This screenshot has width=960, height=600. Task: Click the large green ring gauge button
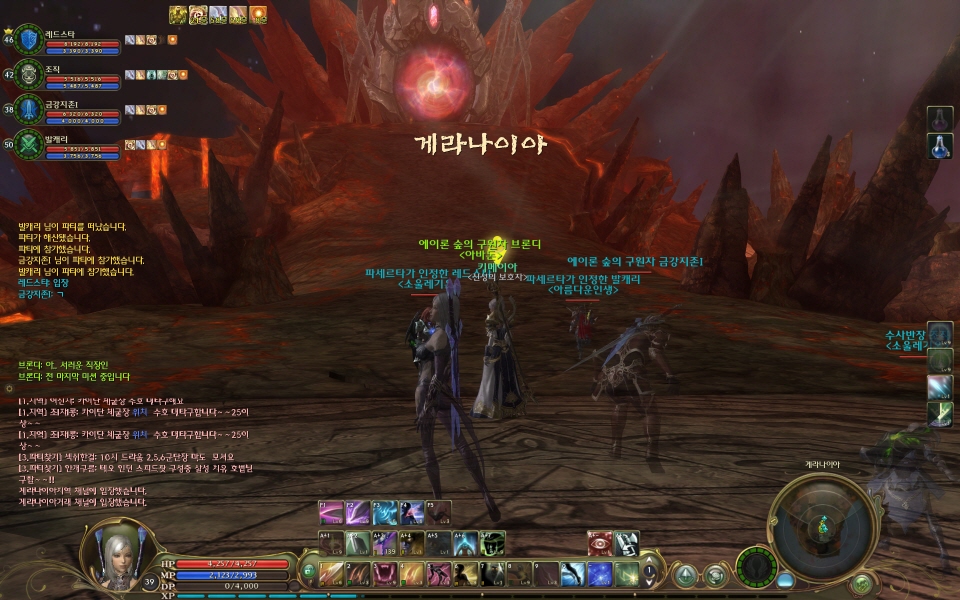[x=756, y=568]
